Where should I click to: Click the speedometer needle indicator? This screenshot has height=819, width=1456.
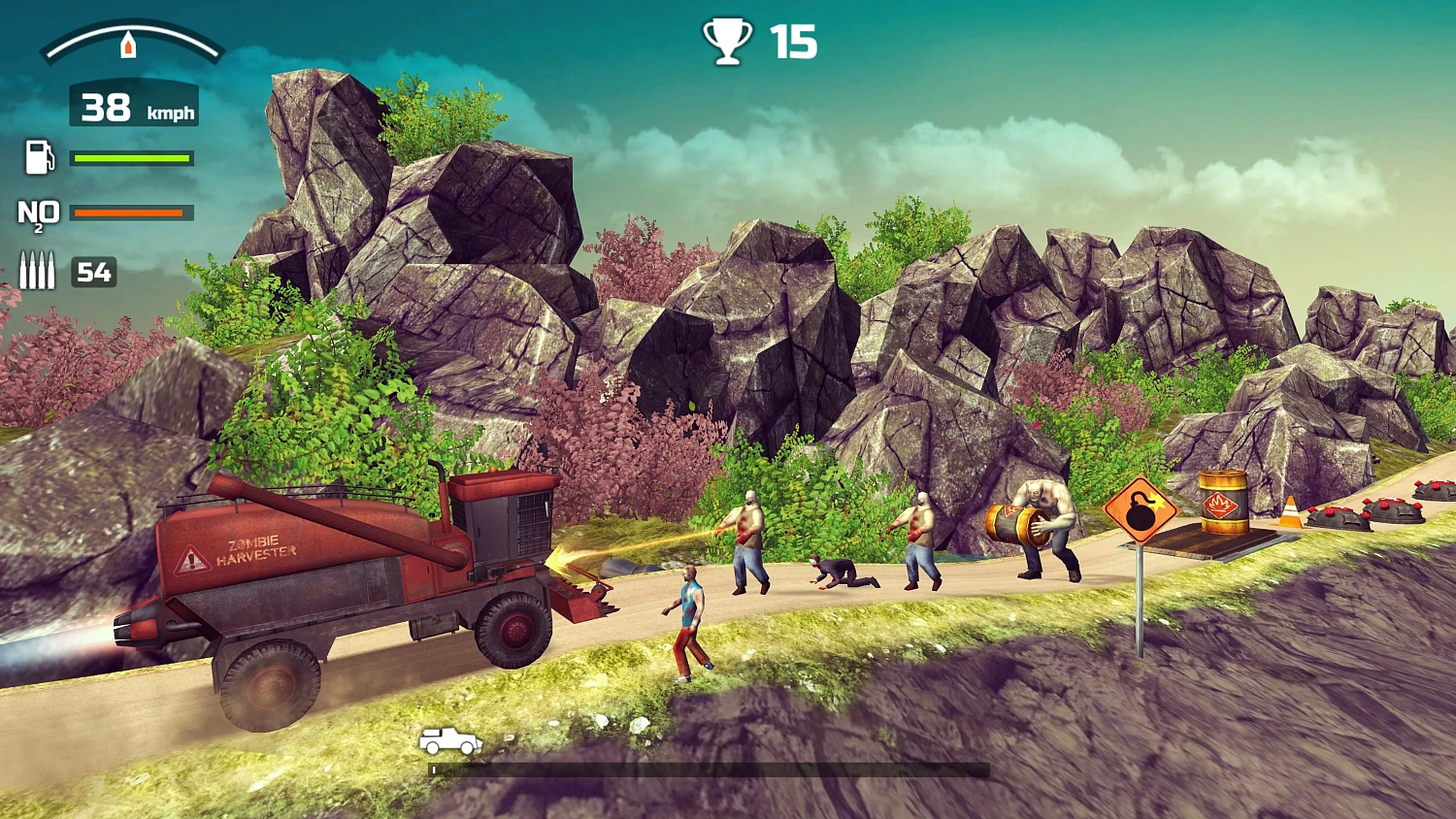tap(128, 43)
